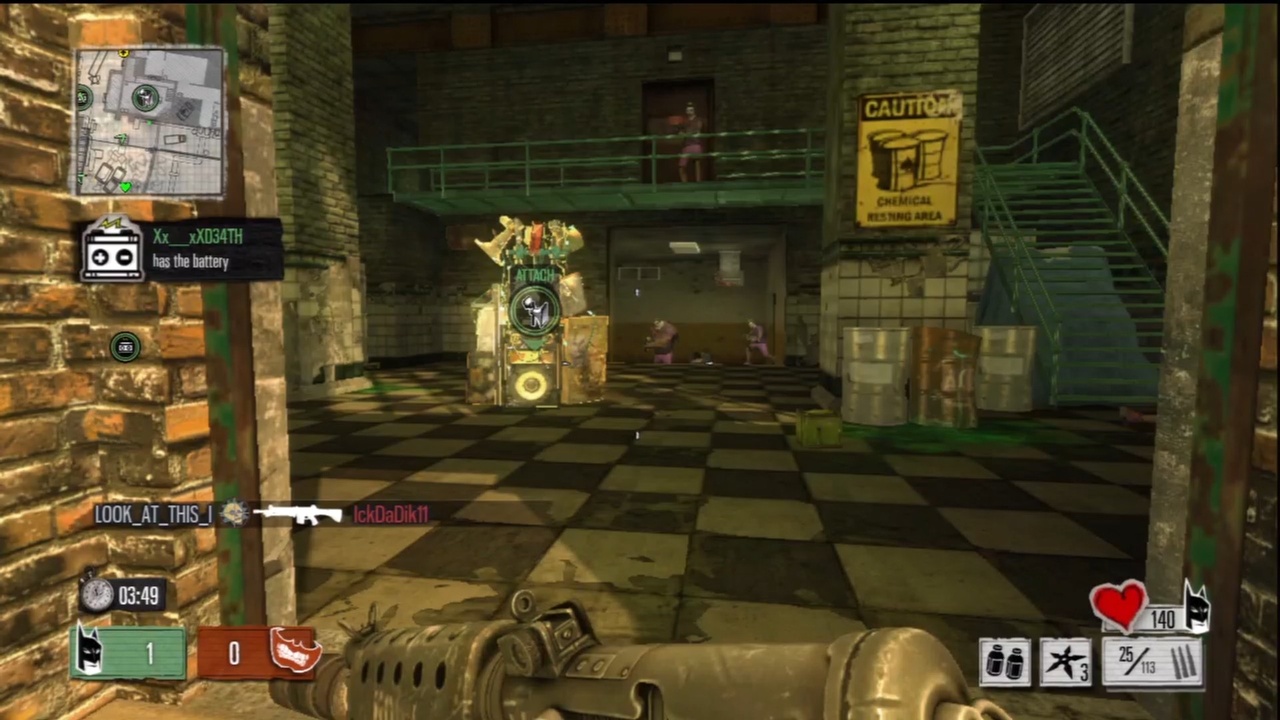
Task: Click the battery pickup notification icon
Action: click(x=113, y=251)
